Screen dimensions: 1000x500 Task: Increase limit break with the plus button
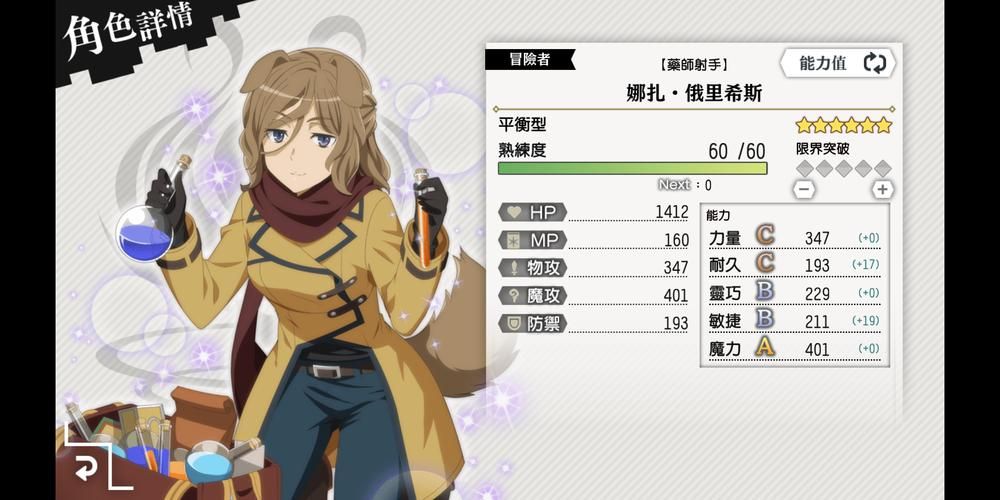pos(882,189)
